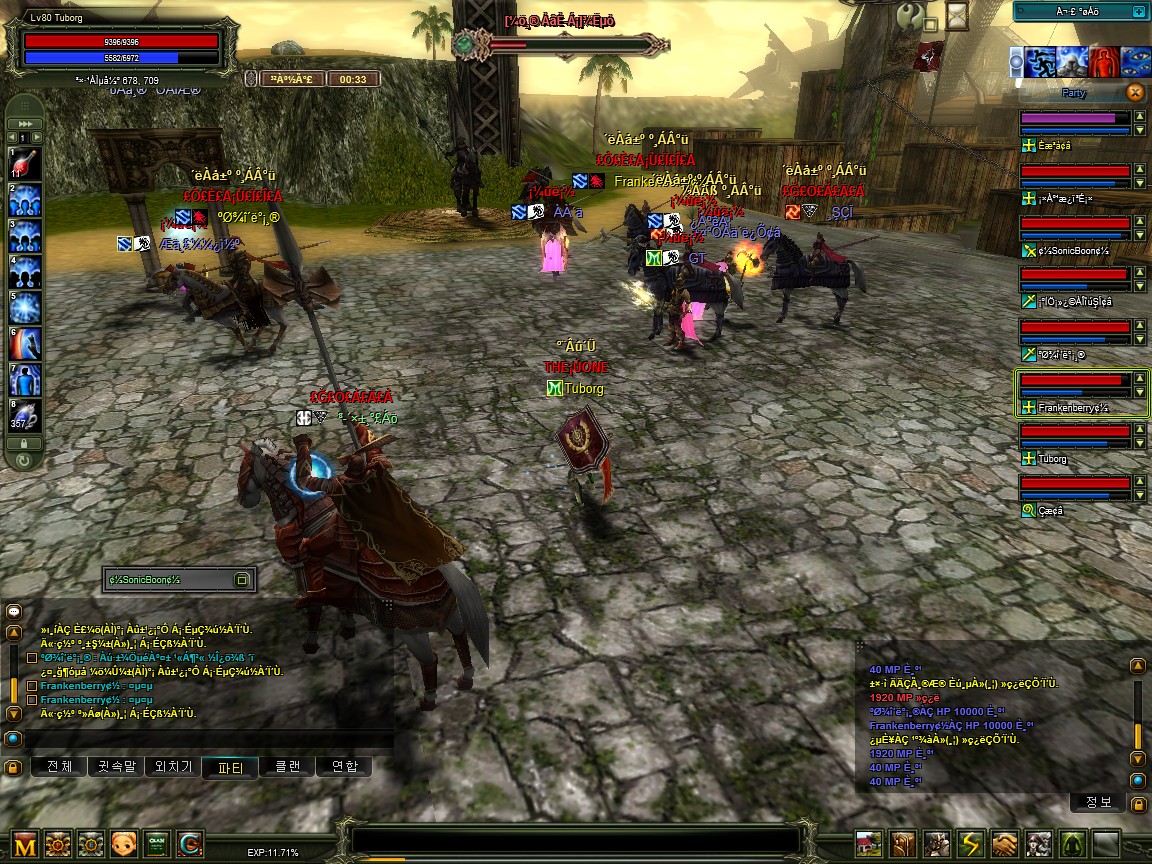Click the yellow lightning bolt icon
The width and height of the screenshot is (1152, 864).
pos(972,843)
